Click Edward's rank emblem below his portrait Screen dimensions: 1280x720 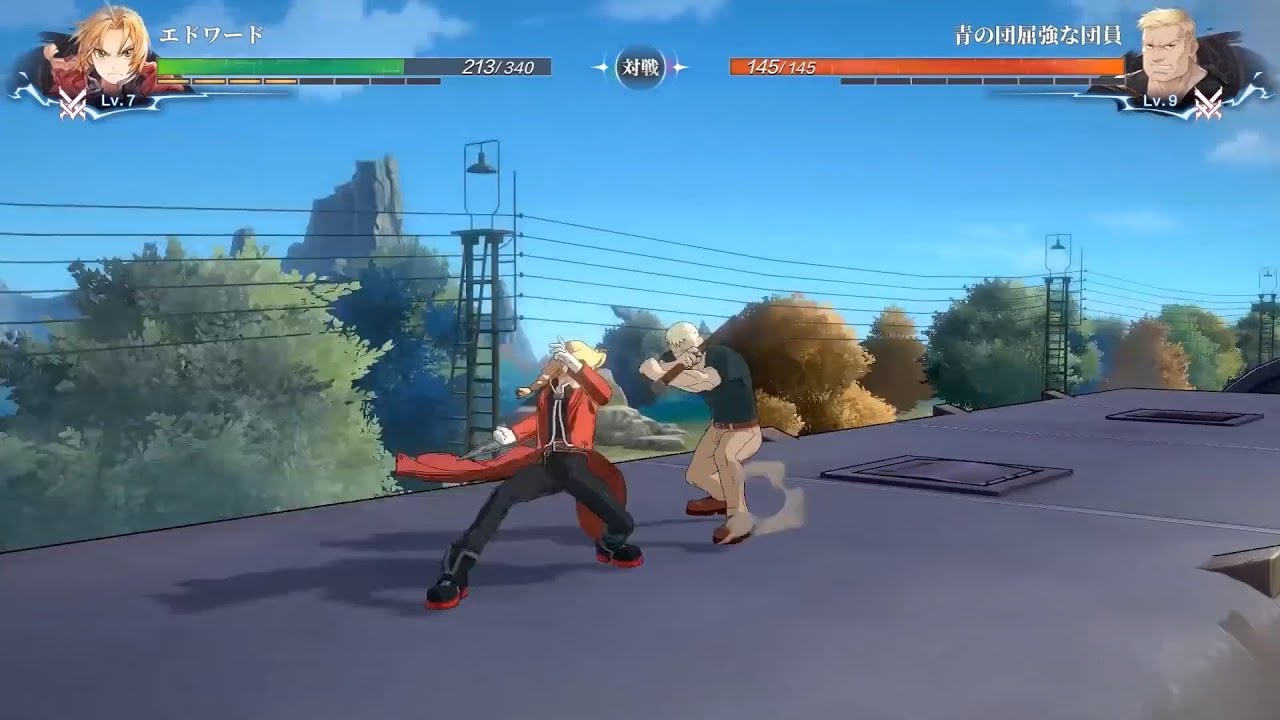pyautogui.click(x=72, y=102)
